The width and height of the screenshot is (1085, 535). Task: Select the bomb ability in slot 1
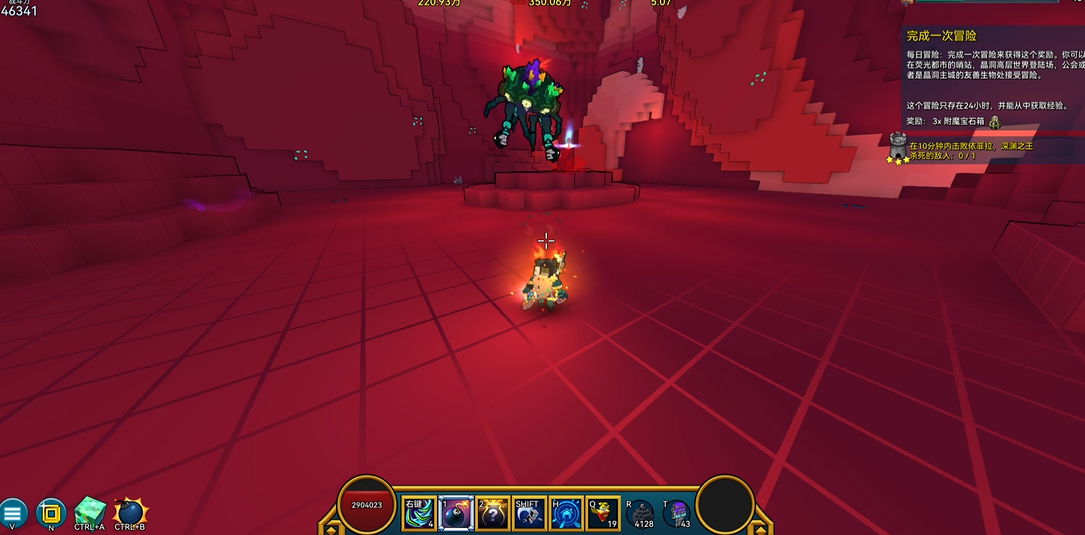tap(456, 513)
